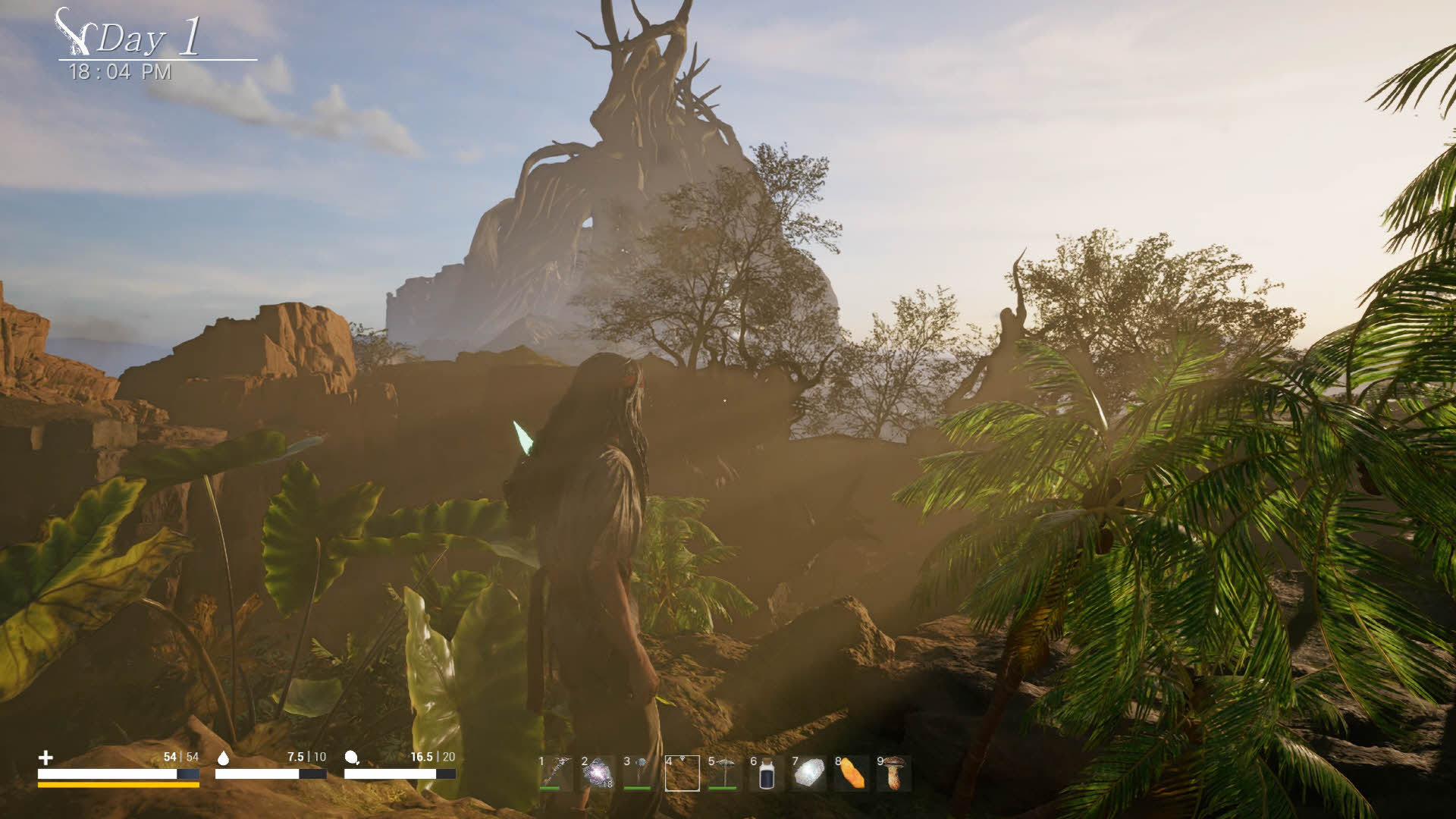Select the white crystal chunk in slot 7

point(809,773)
